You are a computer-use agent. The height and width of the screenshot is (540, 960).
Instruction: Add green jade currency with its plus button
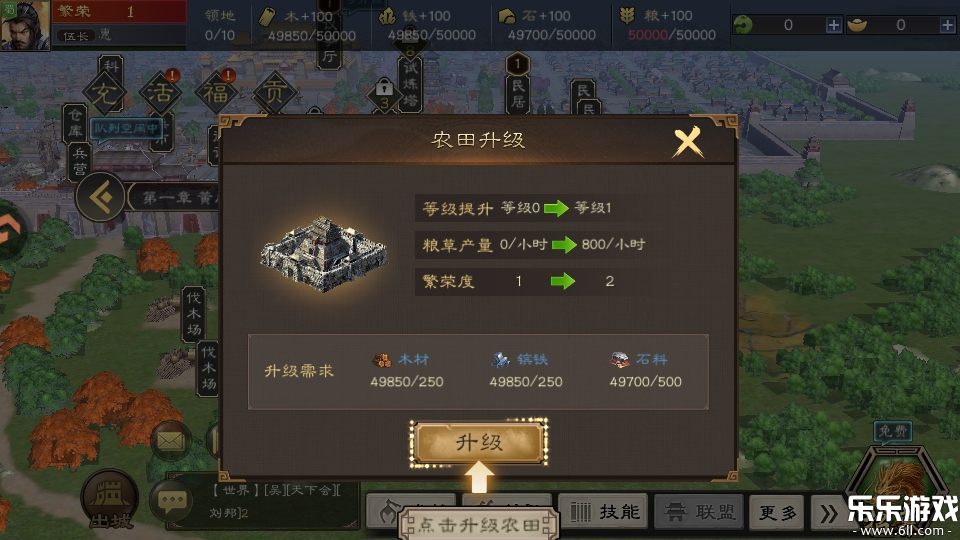833,25
